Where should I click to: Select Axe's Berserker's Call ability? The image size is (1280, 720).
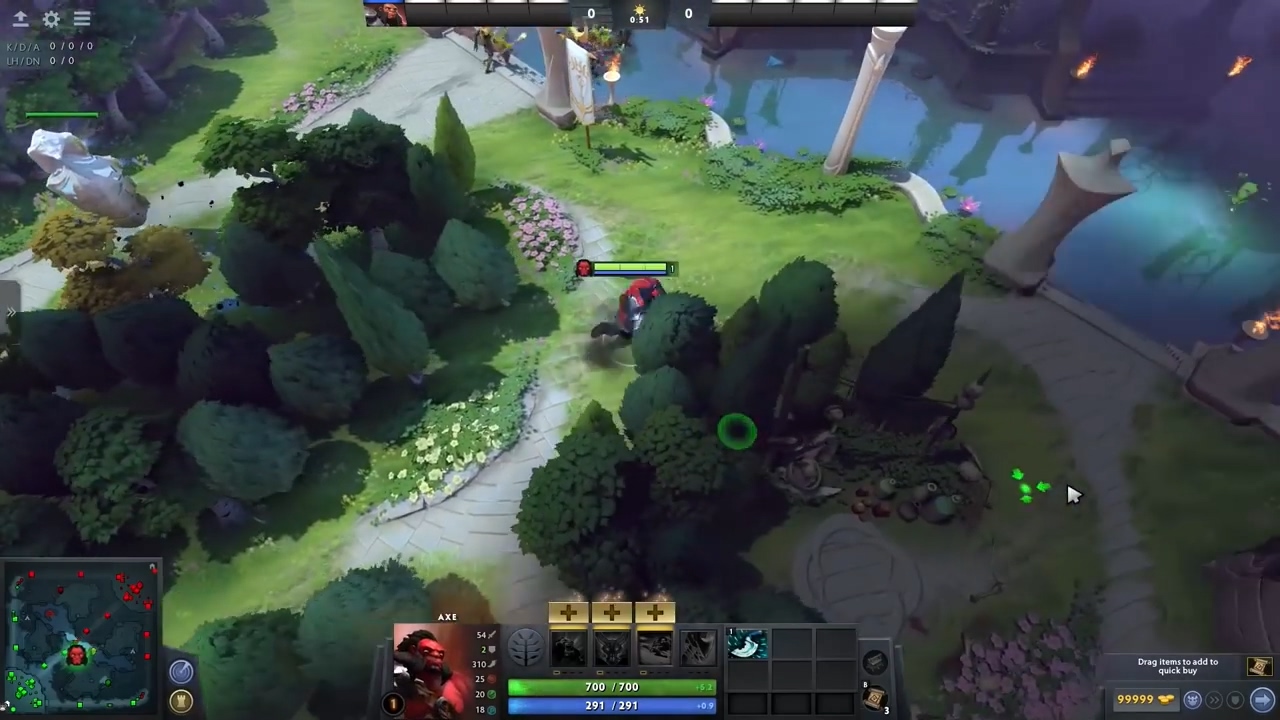[x=566, y=646]
